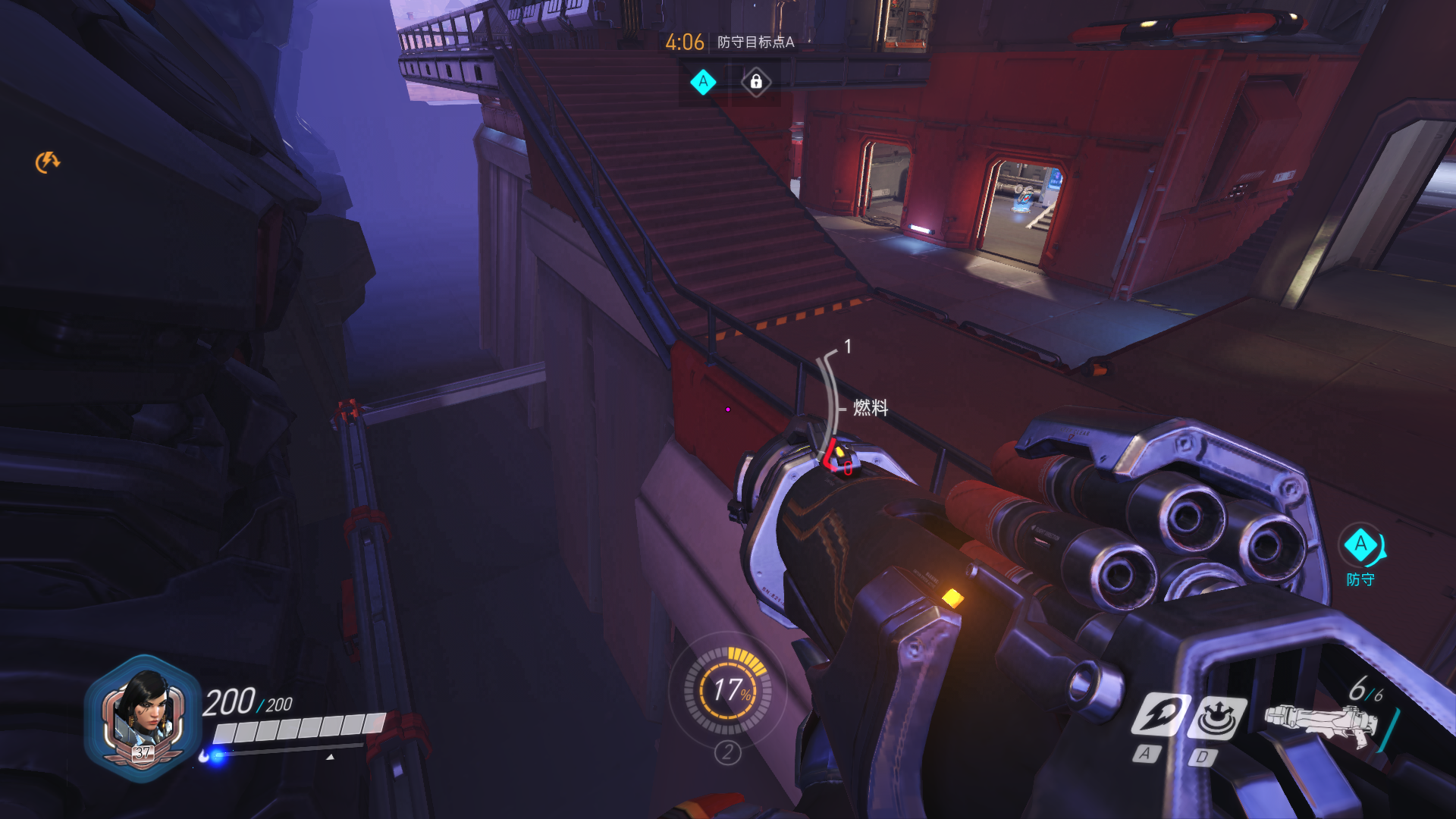Select the defend waypoint A marker
This screenshot has height=819, width=1456.
pos(1360,545)
